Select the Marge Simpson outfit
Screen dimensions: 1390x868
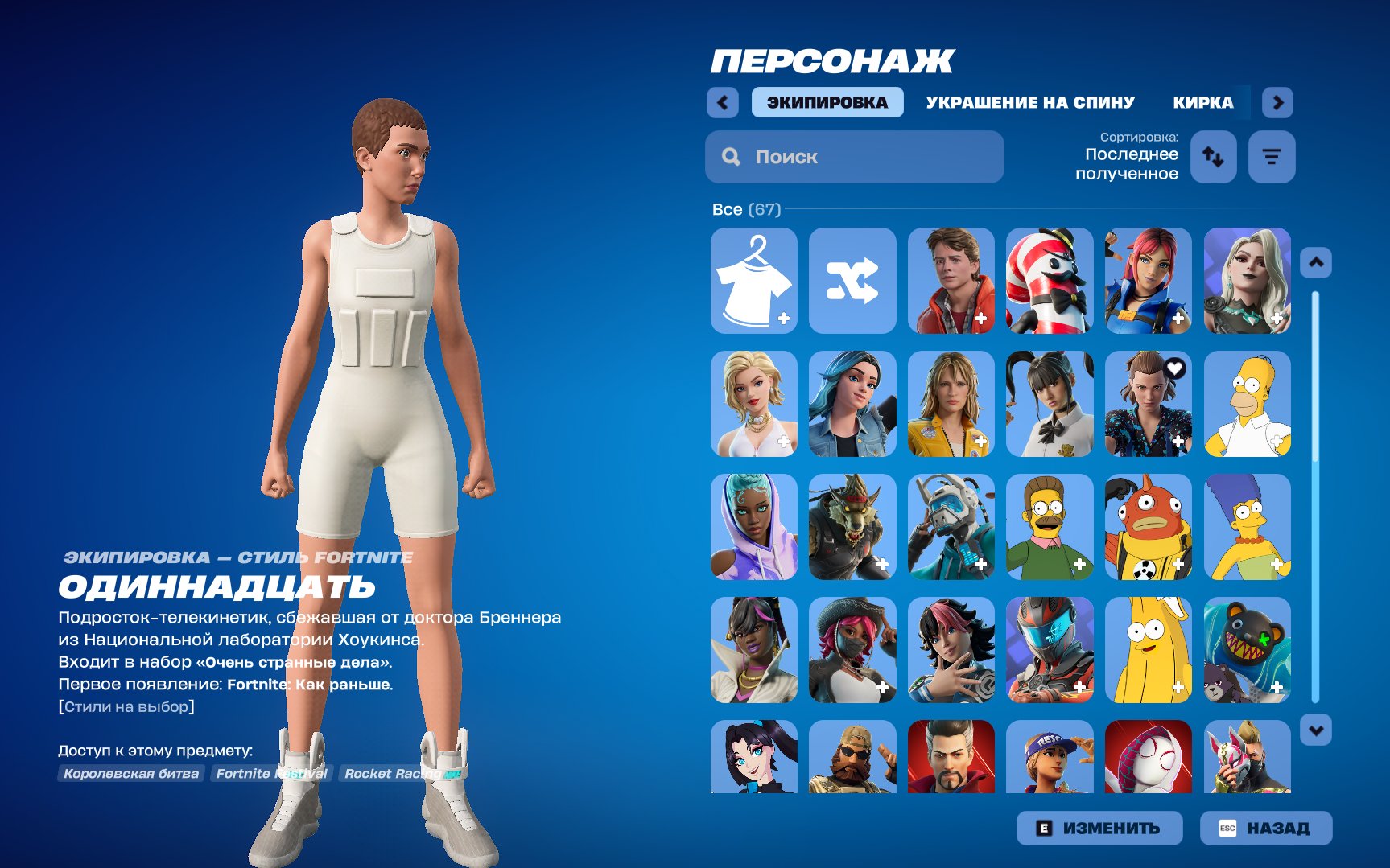(x=1247, y=528)
